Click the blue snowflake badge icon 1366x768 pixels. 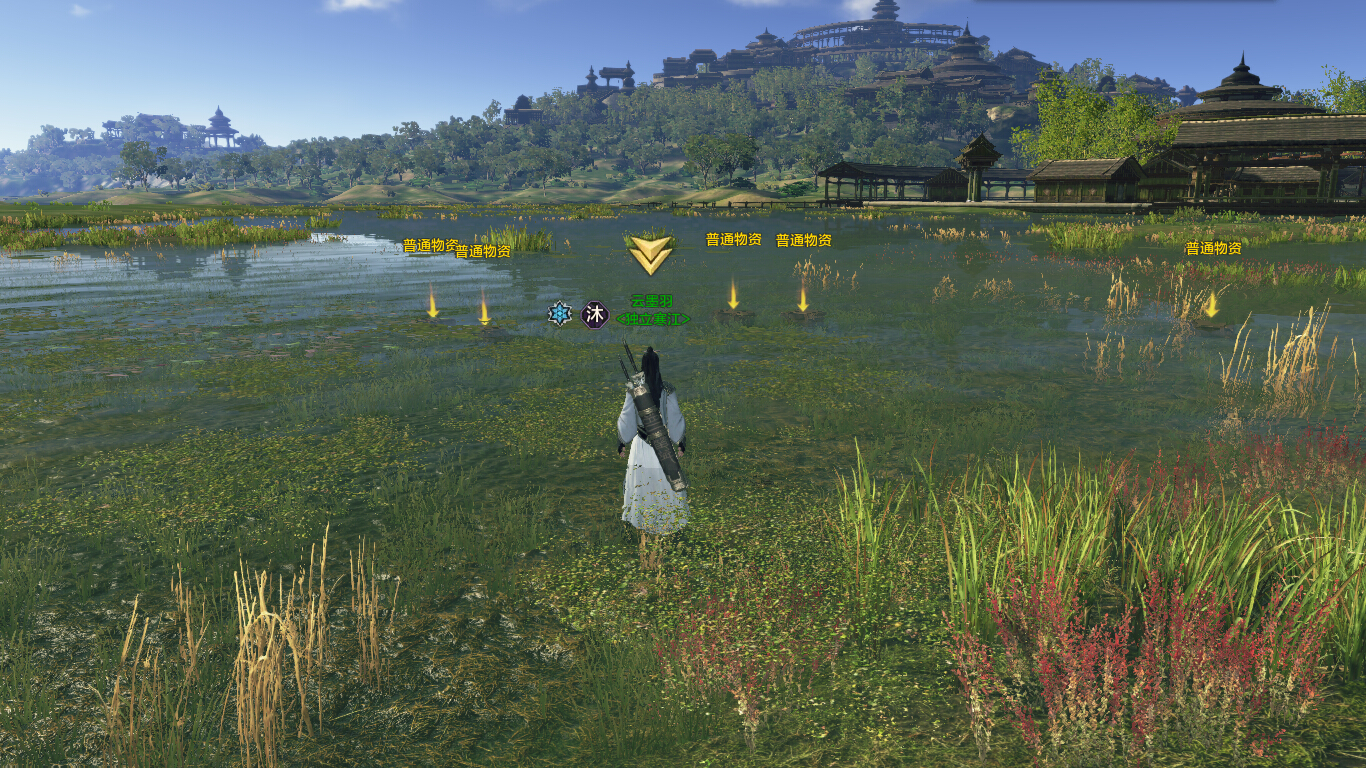click(560, 314)
